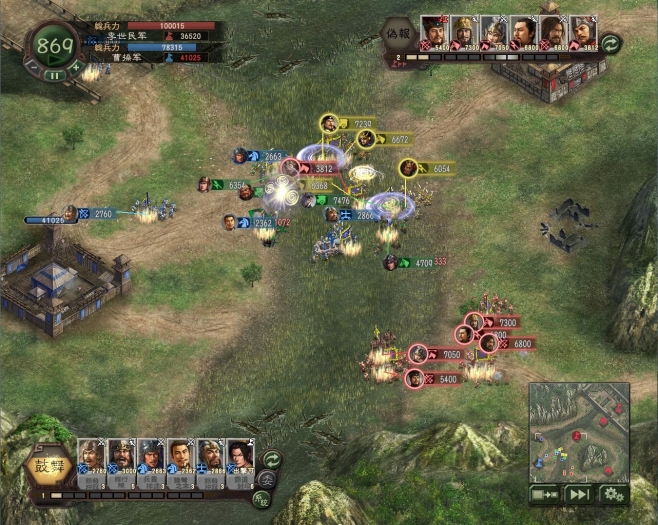Select the allied officer portrait with 3000 troops

pyautogui.click(x=121, y=457)
